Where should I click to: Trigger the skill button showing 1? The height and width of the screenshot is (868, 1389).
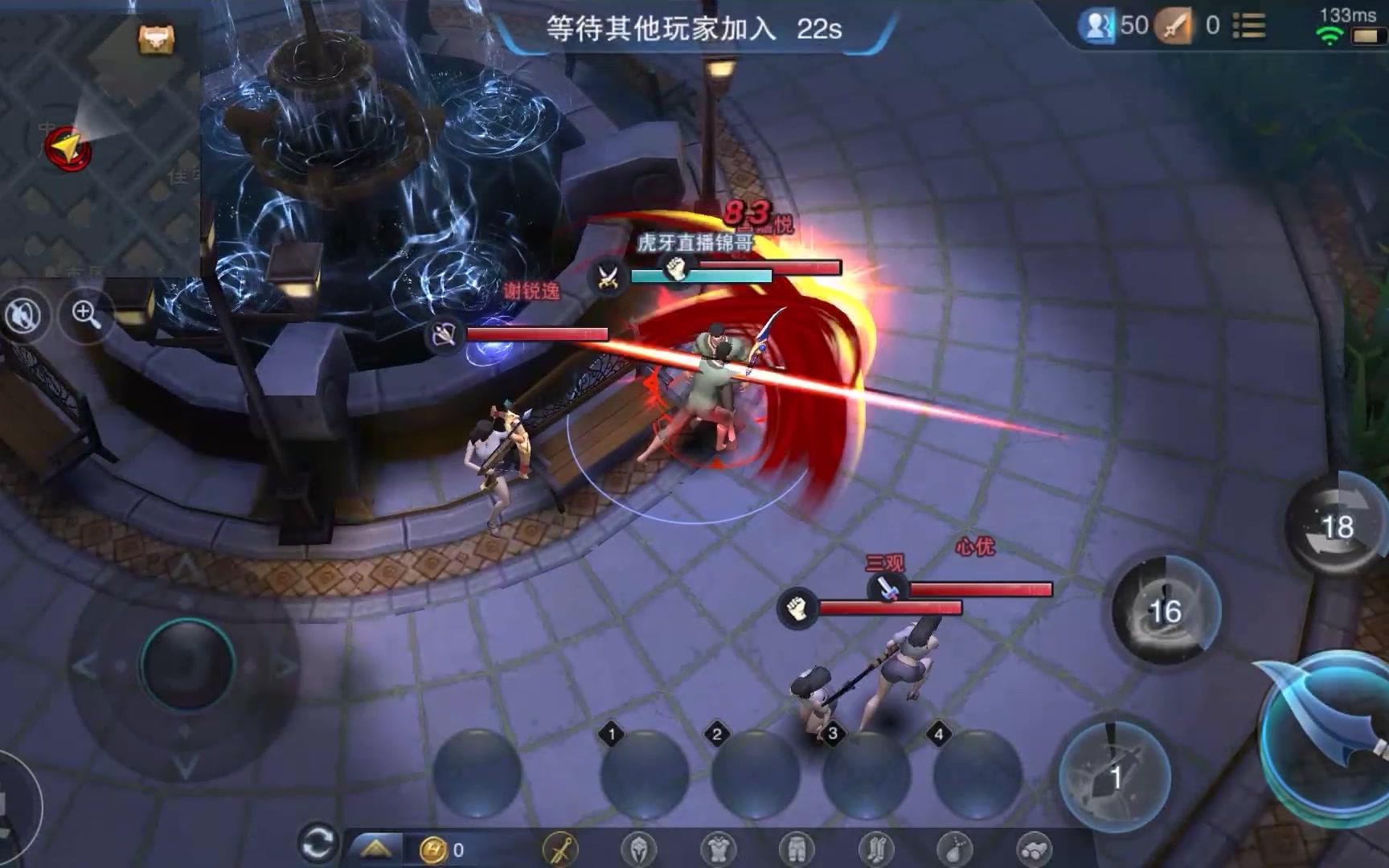pyautogui.click(x=1115, y=776)
